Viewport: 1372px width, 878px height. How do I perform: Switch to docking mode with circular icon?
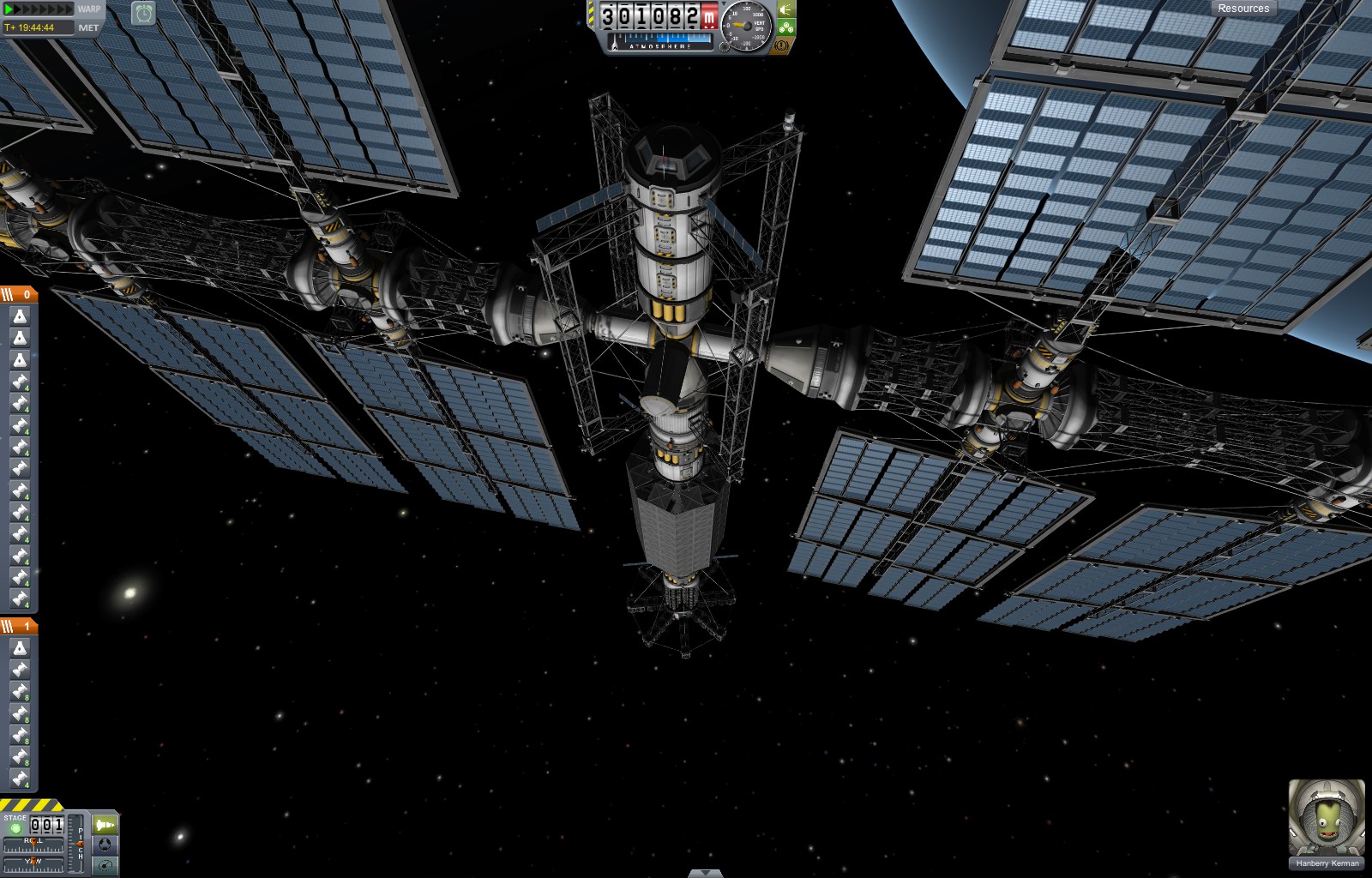coord(105,845)
